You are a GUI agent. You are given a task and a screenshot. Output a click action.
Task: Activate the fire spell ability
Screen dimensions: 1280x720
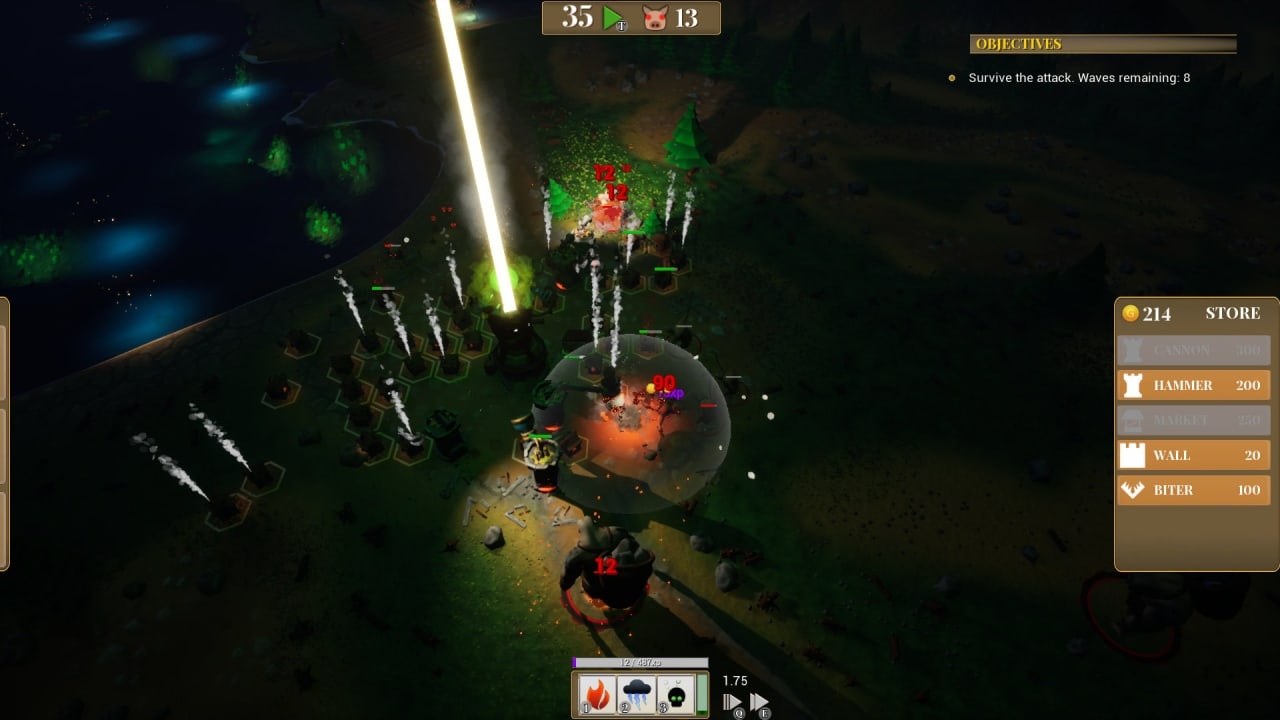coord(598,695)
